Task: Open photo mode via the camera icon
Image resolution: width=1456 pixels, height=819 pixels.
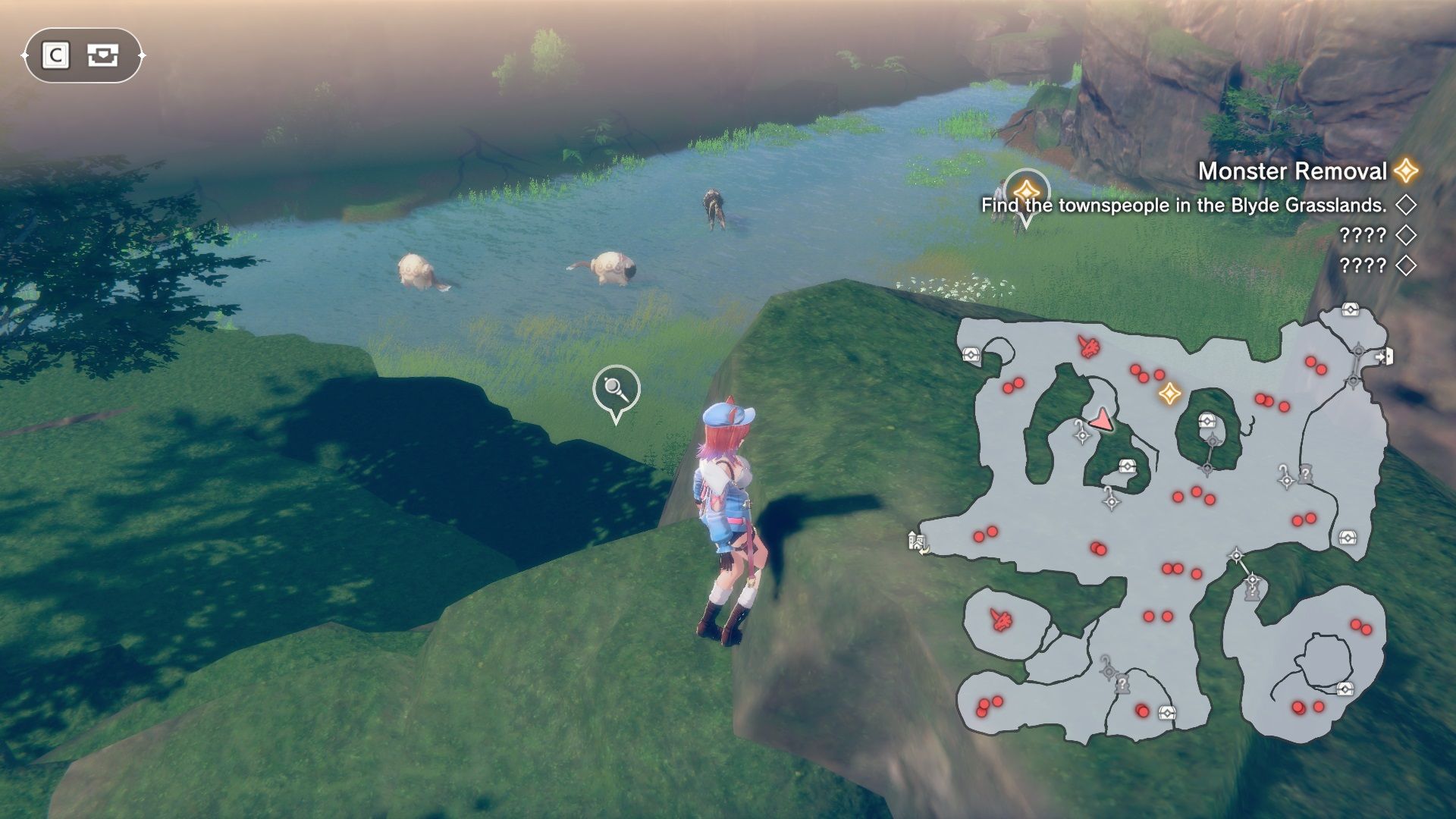Action: point(102,55)
